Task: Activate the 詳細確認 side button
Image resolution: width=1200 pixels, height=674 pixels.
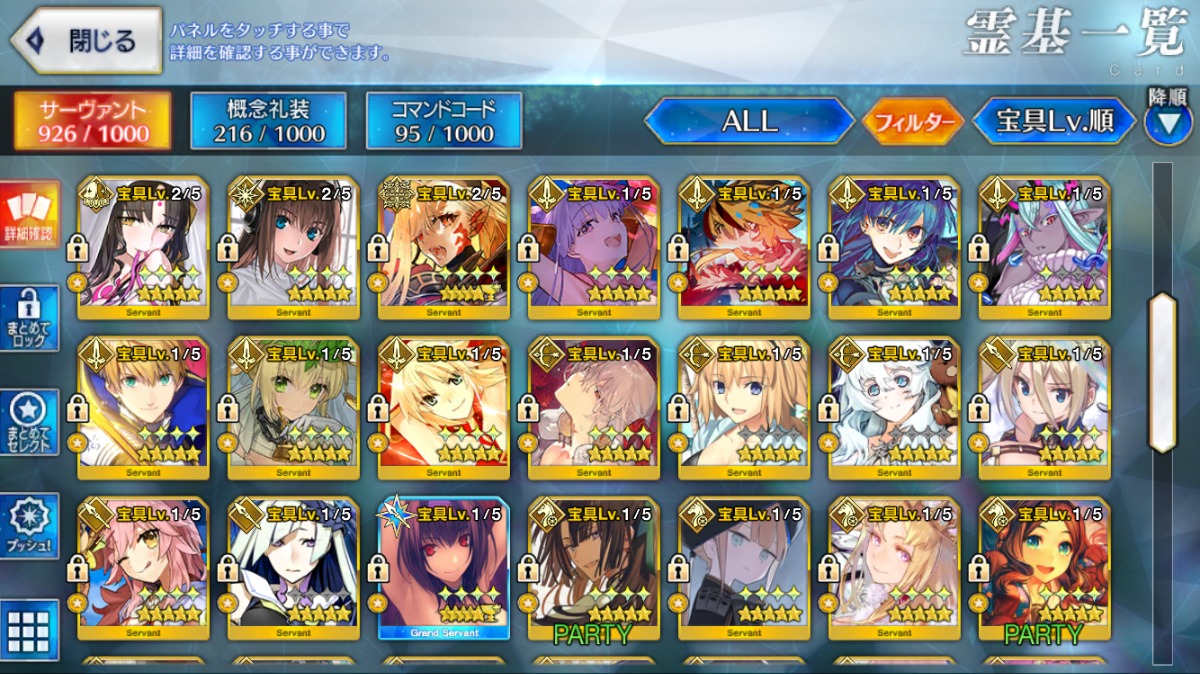Action: [30, 216]
